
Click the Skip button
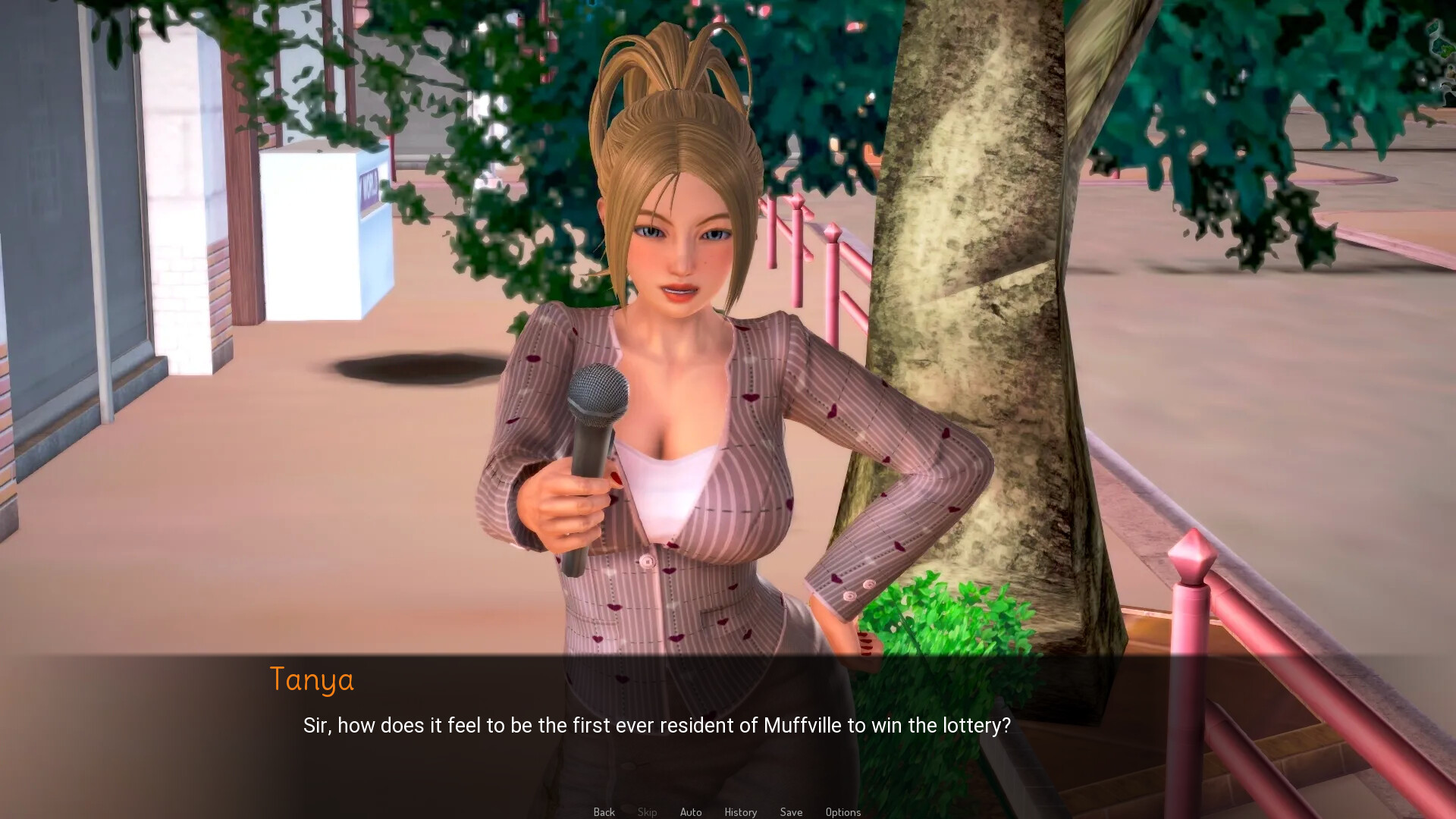(x=647, y=811)
